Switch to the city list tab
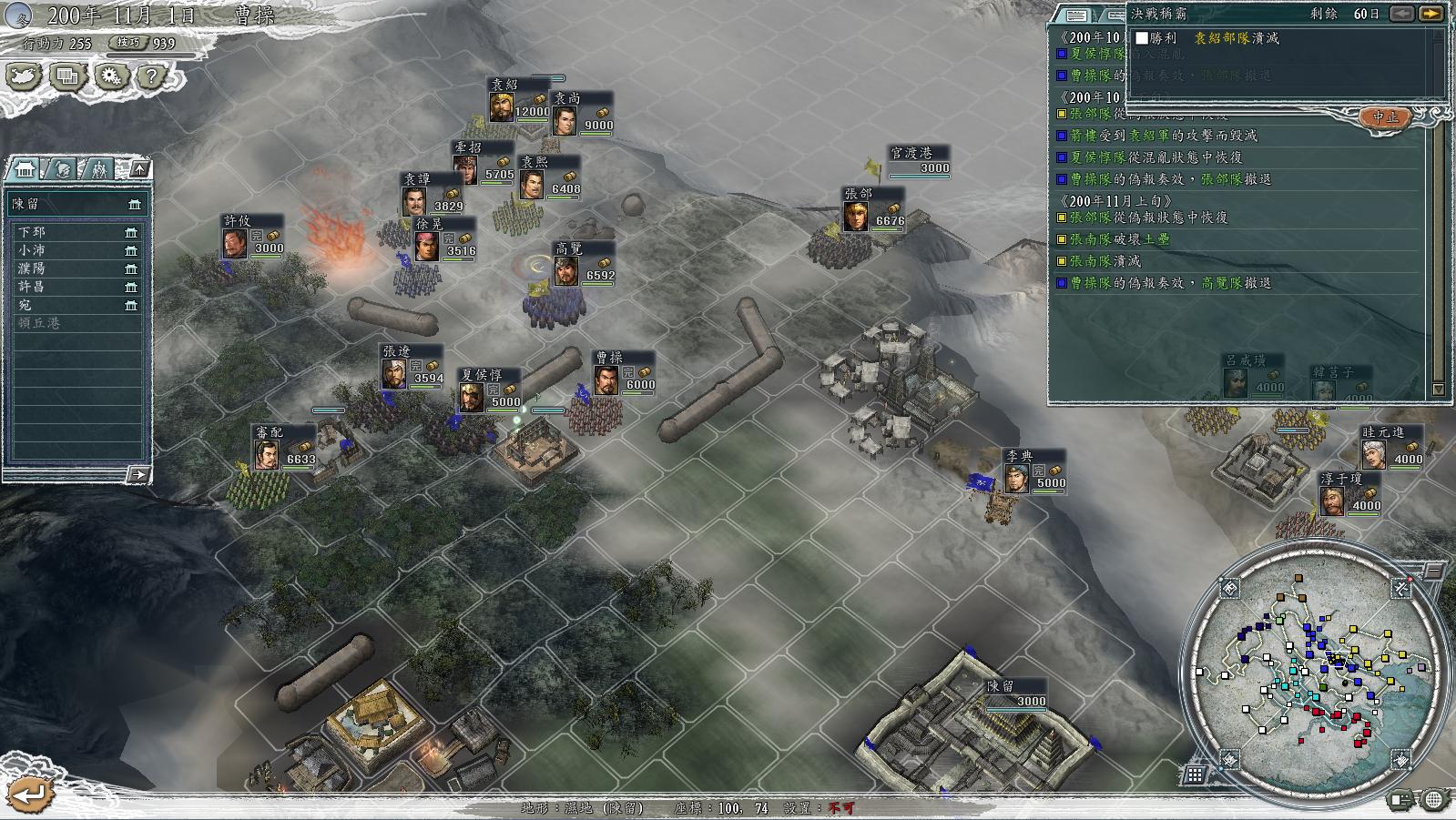Viewport: 1456px width, 820px height. [x=25, y=169]
